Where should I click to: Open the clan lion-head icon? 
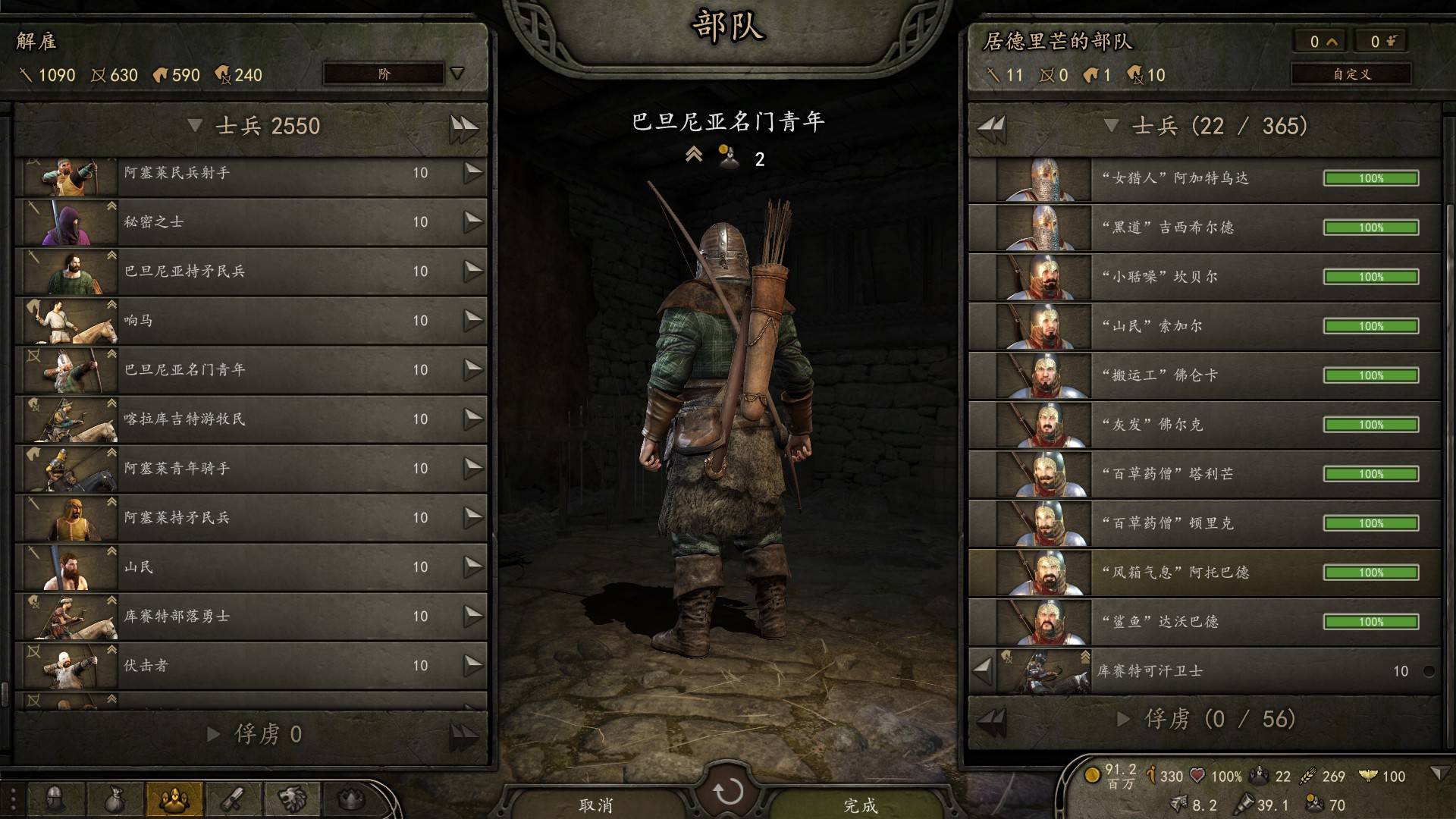[292, 799]
